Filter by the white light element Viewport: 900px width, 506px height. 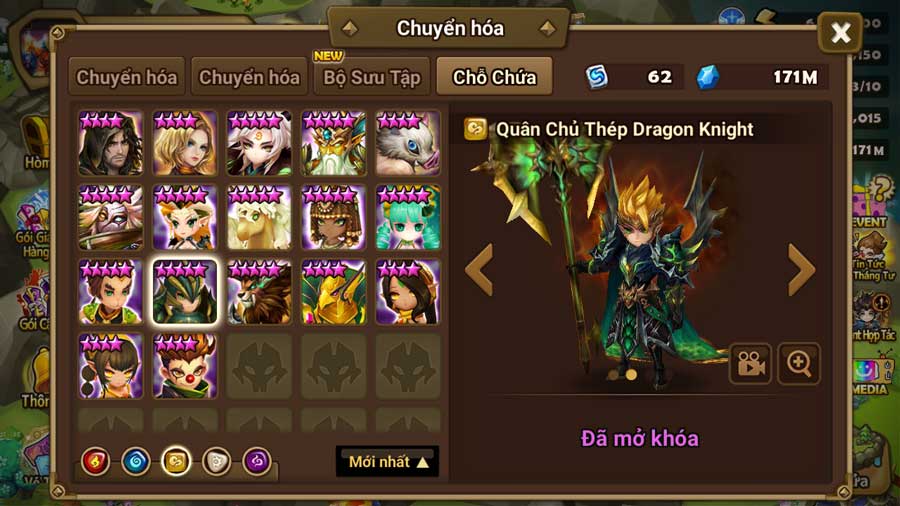(217, 461)
